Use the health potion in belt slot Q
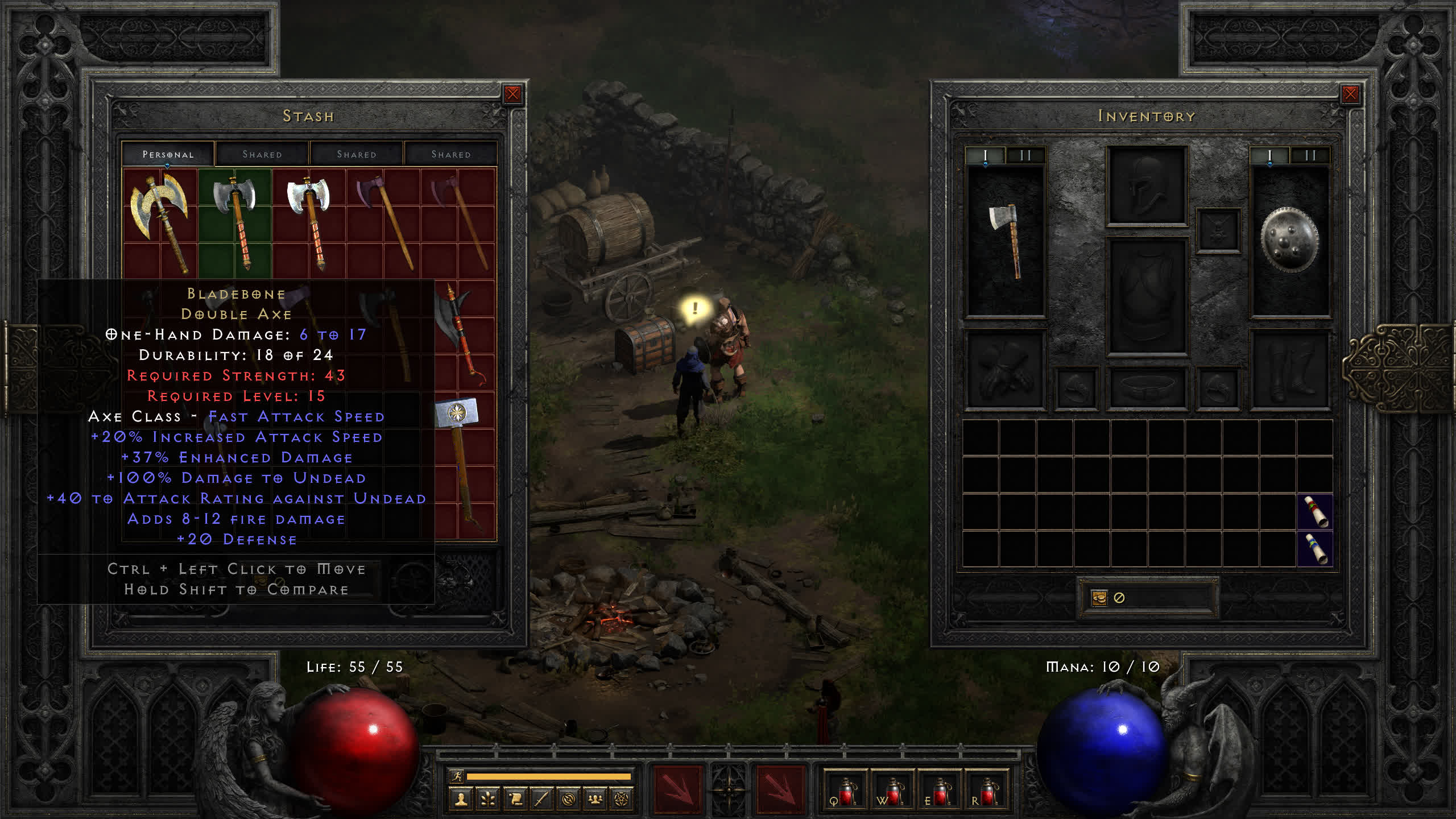Screen dimensions: 1456x819 pos(845,791)
